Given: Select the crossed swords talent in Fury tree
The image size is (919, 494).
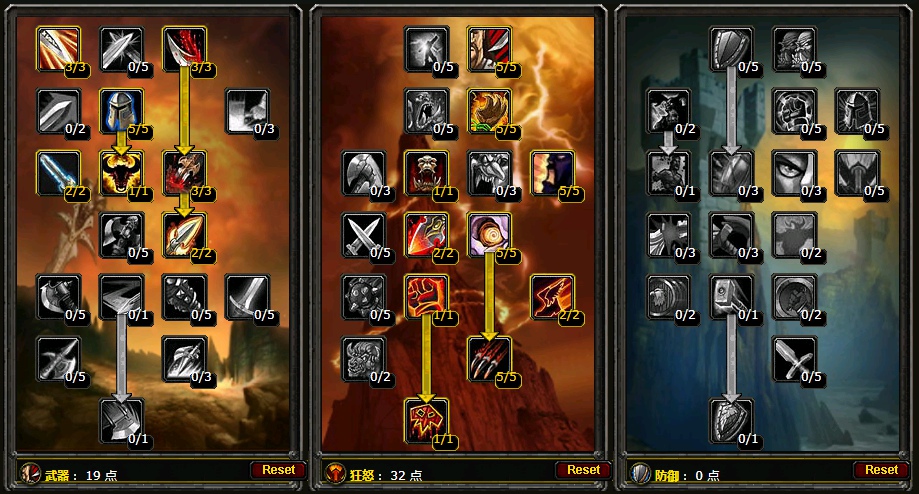Looking at the screenshot, I should [365, 235].
